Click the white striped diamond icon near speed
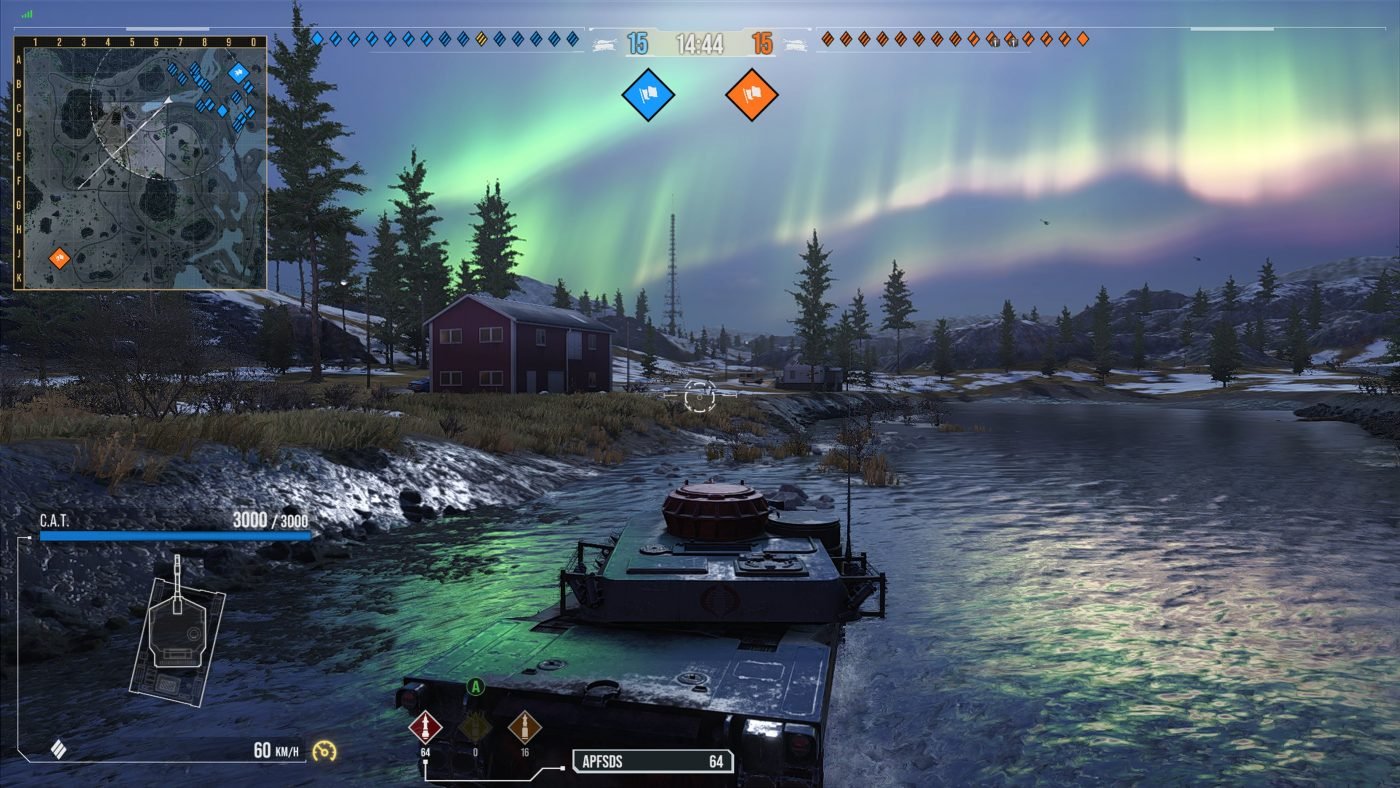Image resolution: width=1400 pixels, height=788 pixels. 58,749
